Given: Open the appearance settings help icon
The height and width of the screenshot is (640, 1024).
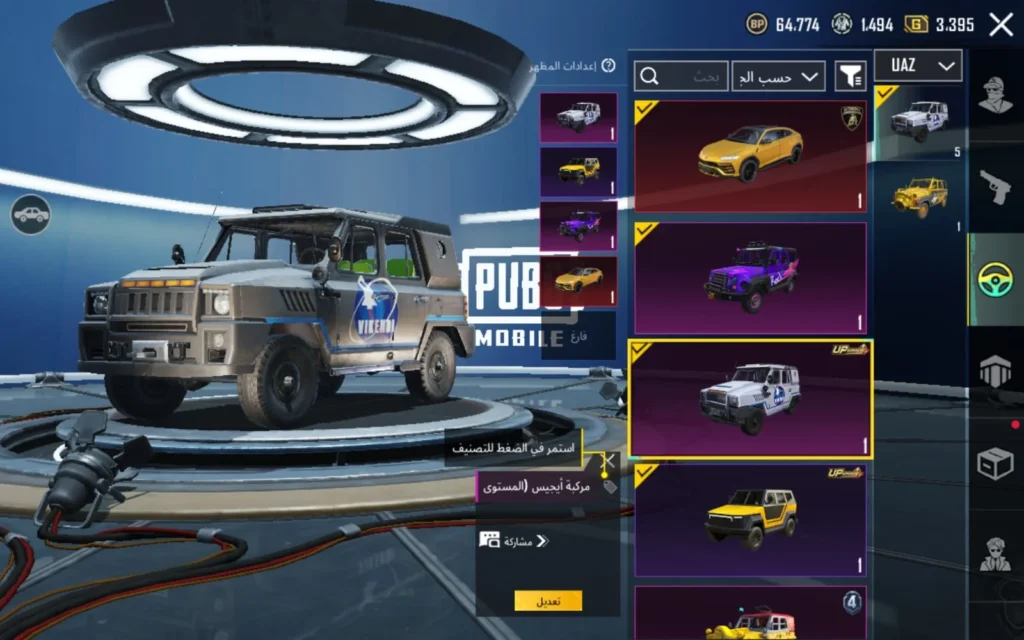Looking at the screenshot, I should [608, 66].
